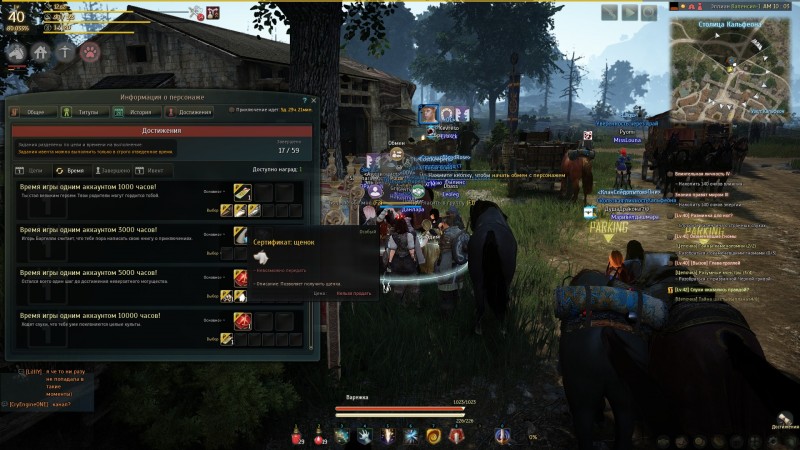Activate the golden spiral skill in hotbar
The height and width of the screenshot is (450, 800).
click(x=433, y=435)
